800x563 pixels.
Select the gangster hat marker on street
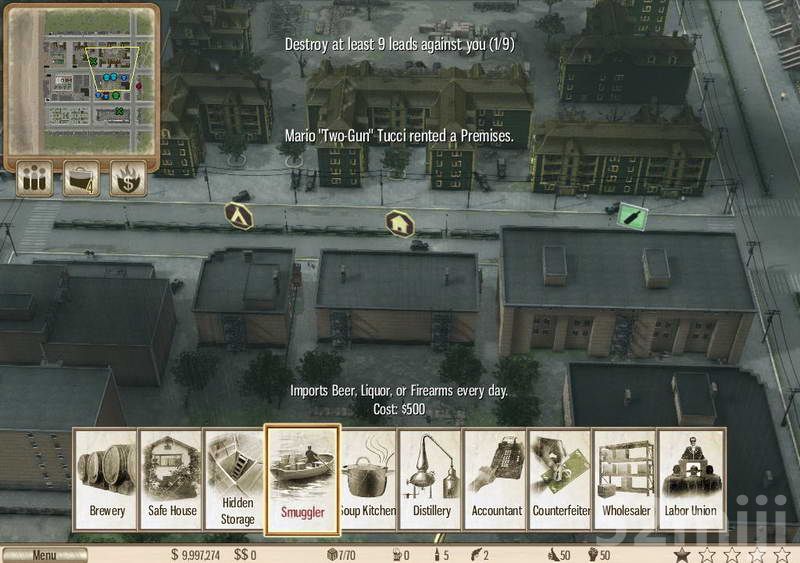[238, 212]
